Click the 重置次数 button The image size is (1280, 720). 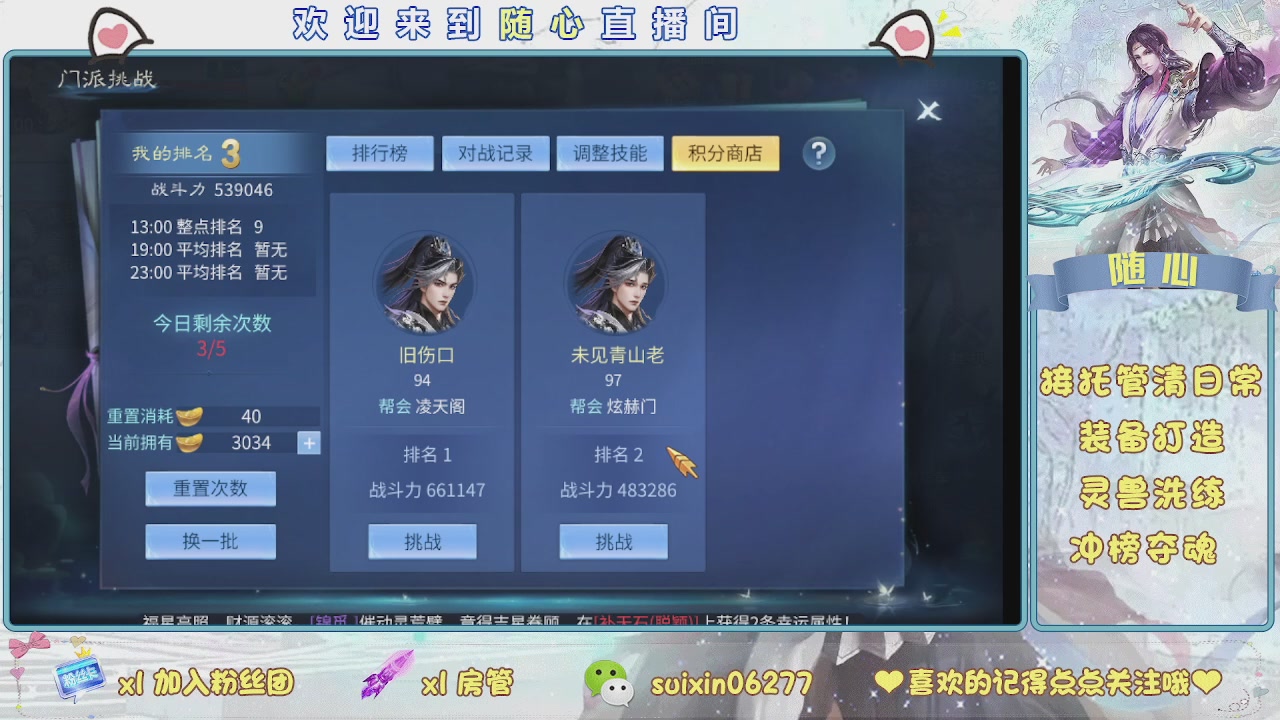(x=210, y=488)
